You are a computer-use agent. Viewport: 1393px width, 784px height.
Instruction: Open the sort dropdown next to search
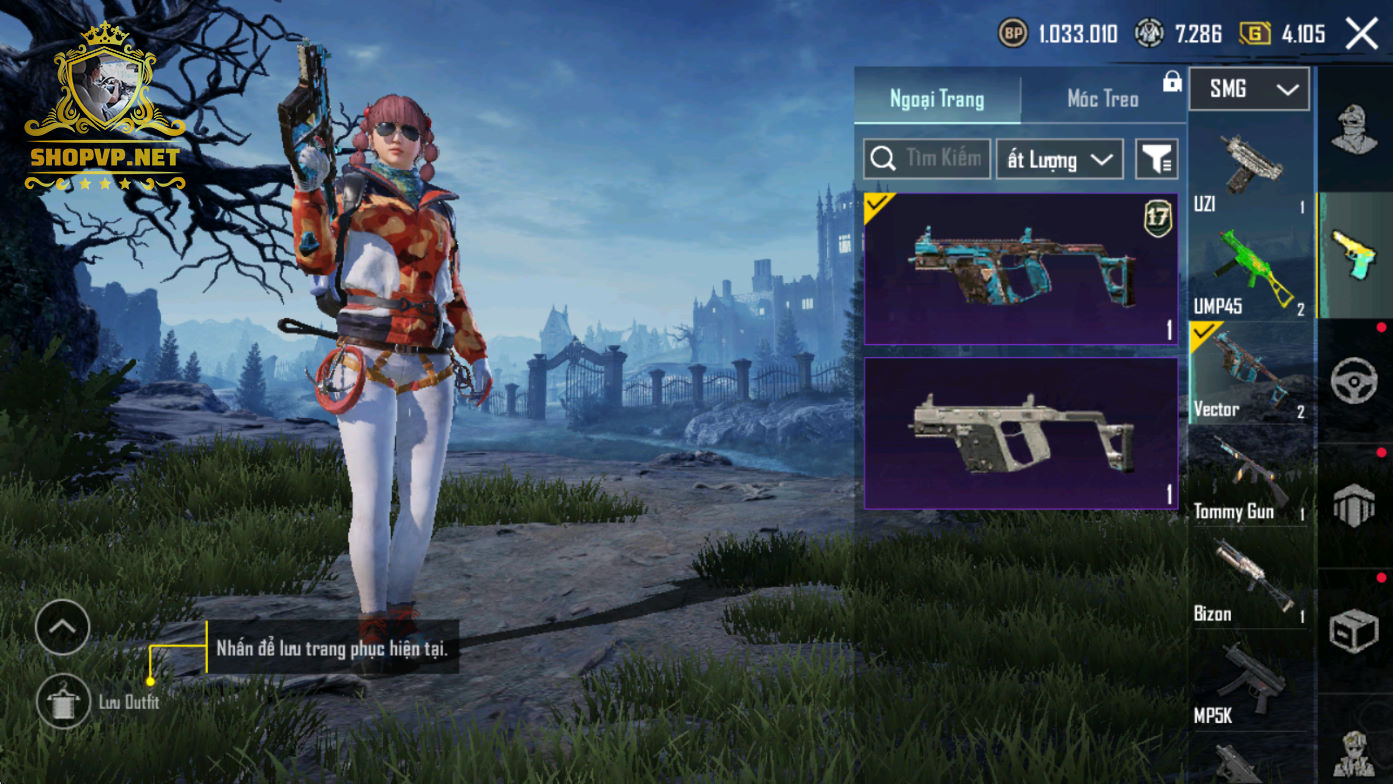(1059, 160)
